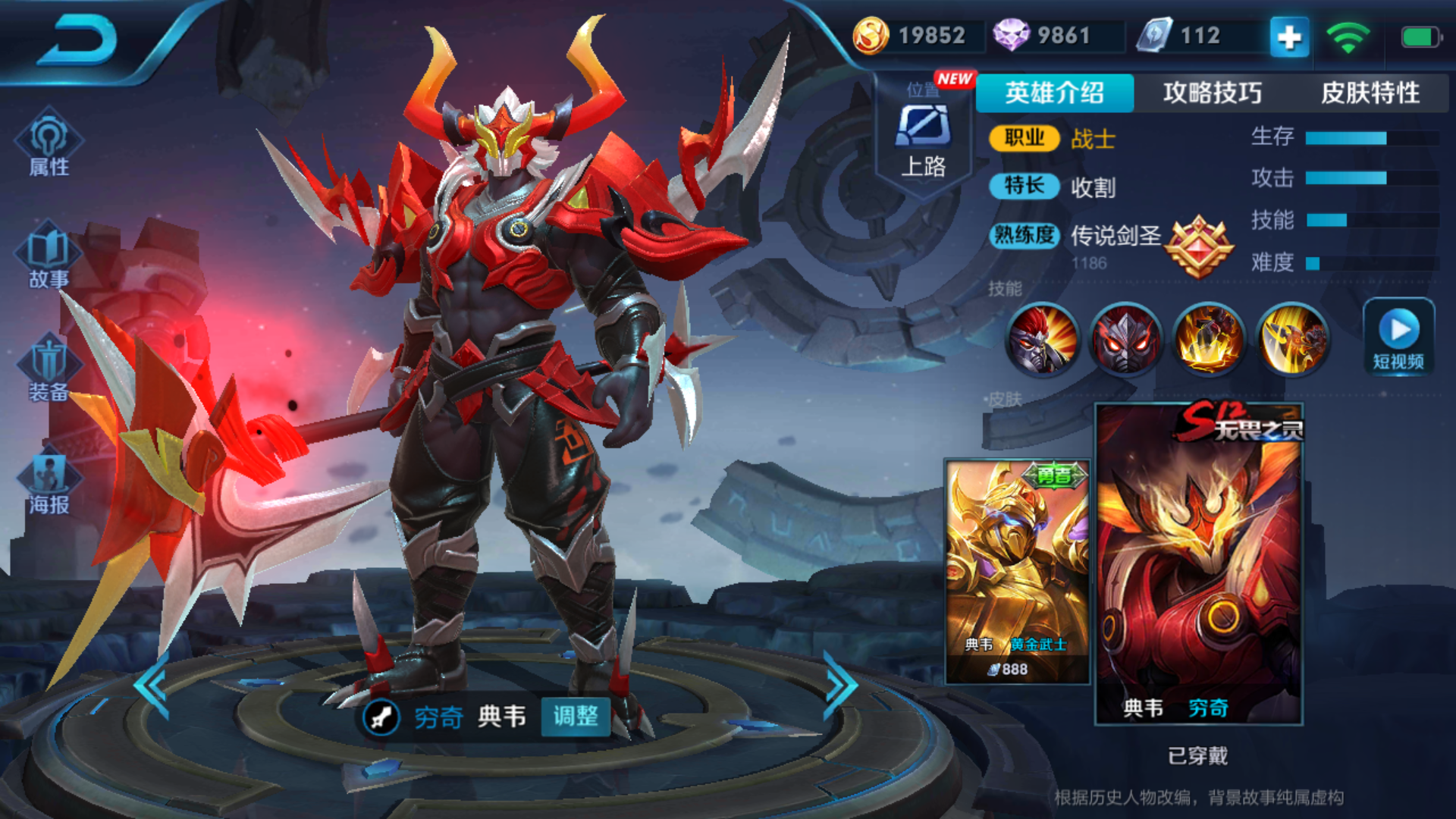This screenshot has width=1456, height=819.
Task: View the masked face red-eyes skill icon
Action: click(x=1125, y=339)
